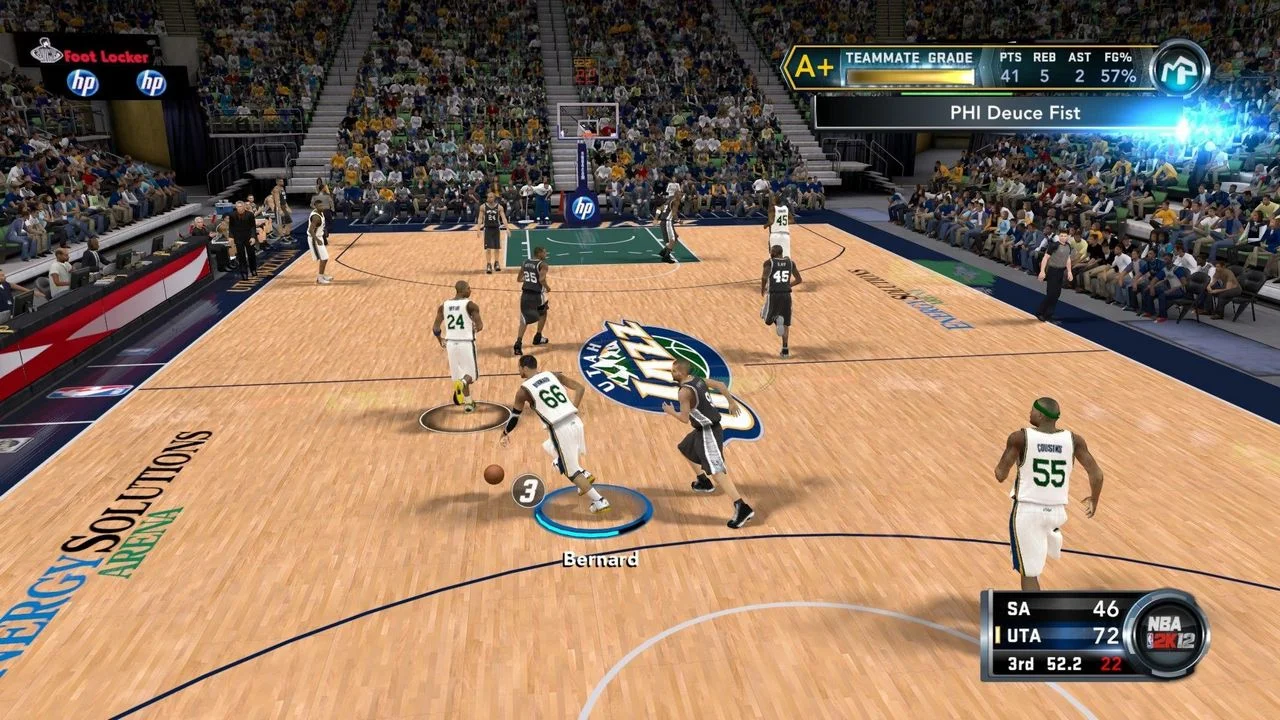This screenshot has width=1280, height=720.
Task: Select the PHI Deuce Fist play banner
Action: coord(1000,113)
